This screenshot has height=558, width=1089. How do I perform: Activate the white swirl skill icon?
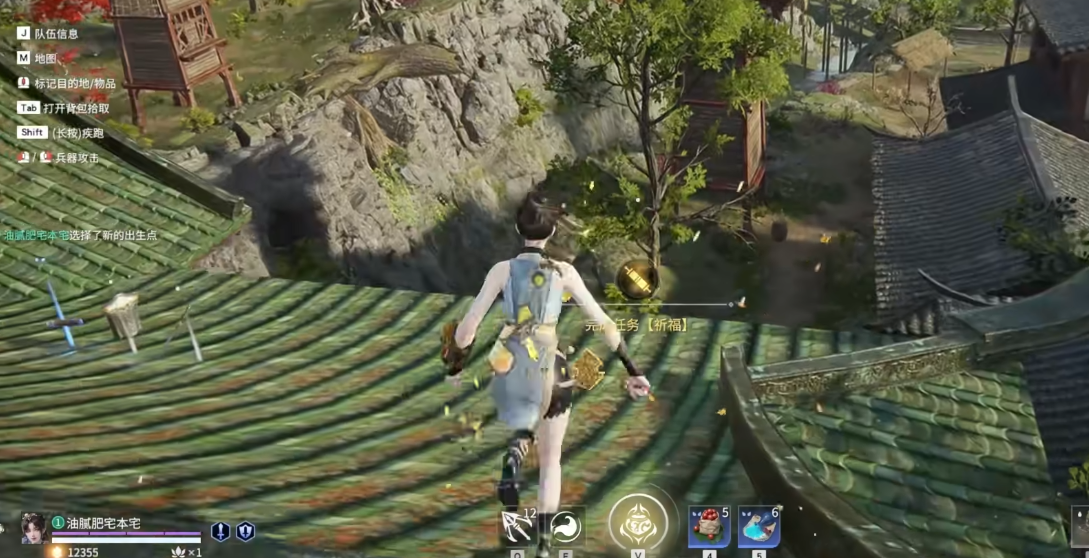pos(565,526)
